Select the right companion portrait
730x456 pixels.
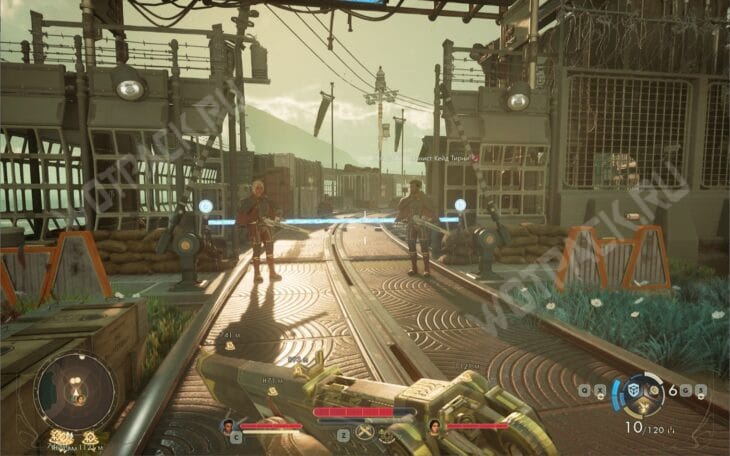(435, 426)
